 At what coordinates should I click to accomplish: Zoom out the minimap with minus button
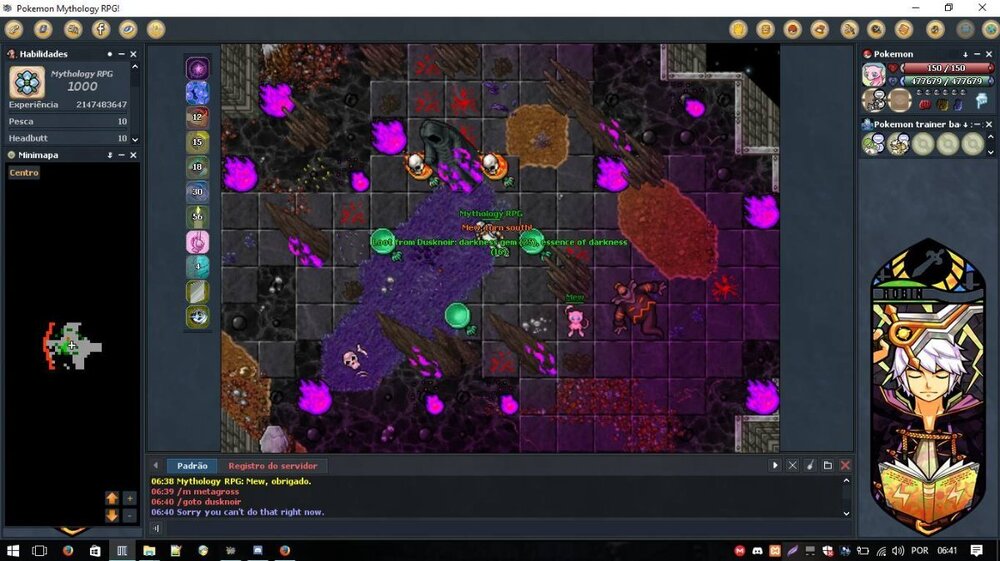tap(129, 515)
